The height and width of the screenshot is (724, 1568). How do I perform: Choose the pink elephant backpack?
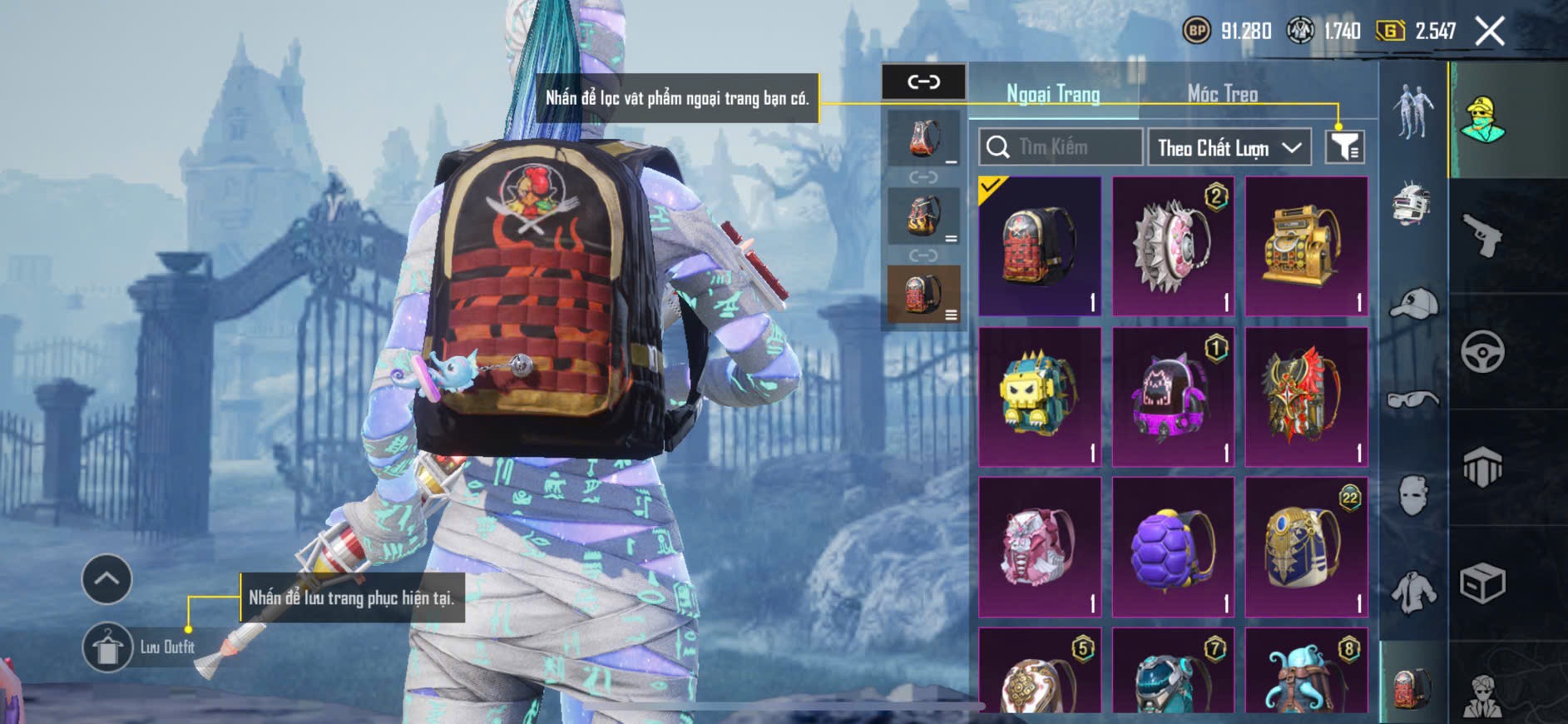click(1040, 547)
